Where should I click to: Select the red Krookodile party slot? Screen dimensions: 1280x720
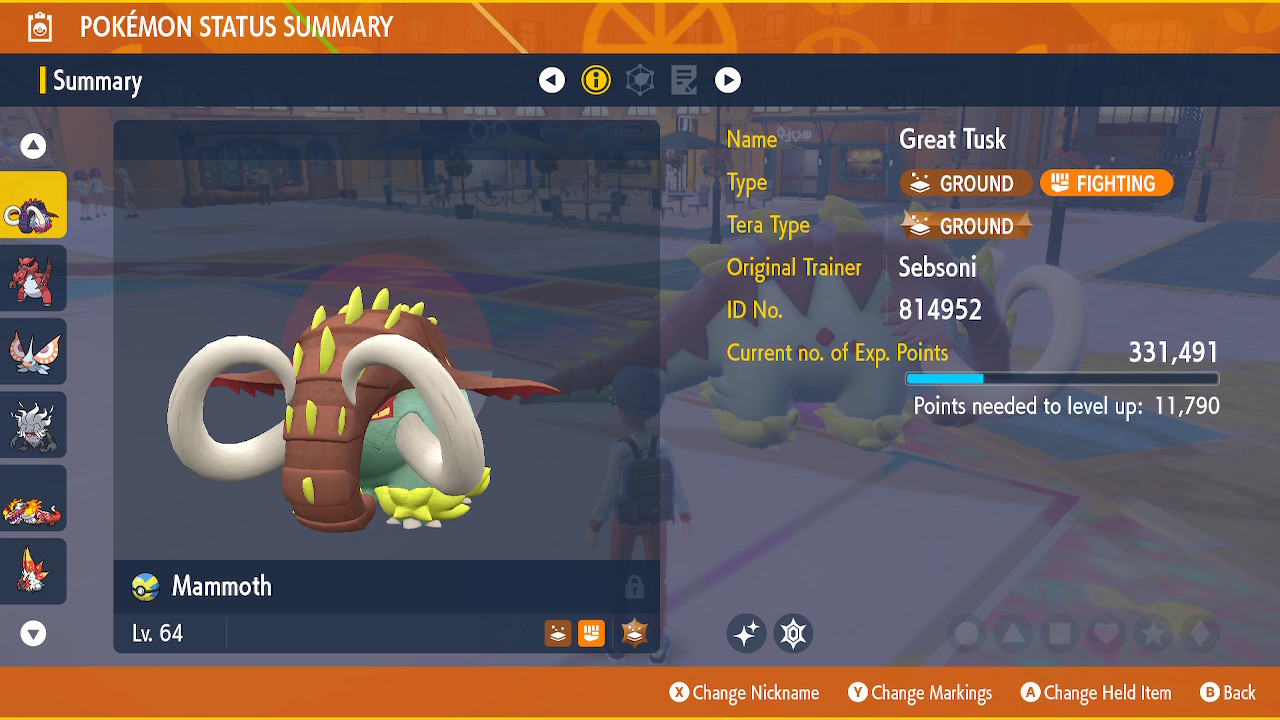click(33, 278)
